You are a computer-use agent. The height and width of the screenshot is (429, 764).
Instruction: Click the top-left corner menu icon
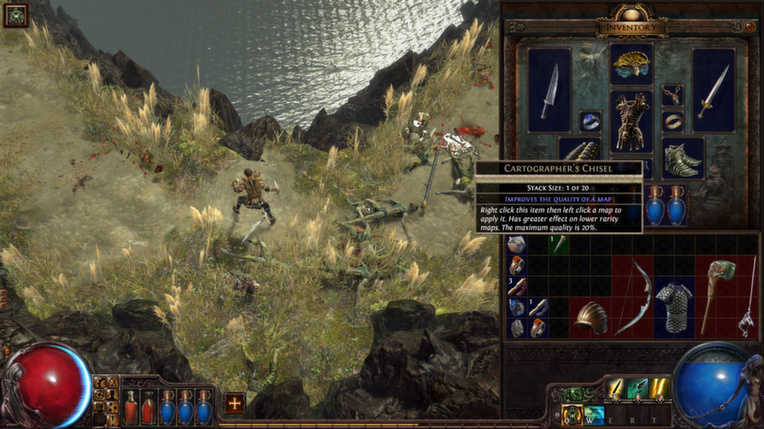point(15,15)
